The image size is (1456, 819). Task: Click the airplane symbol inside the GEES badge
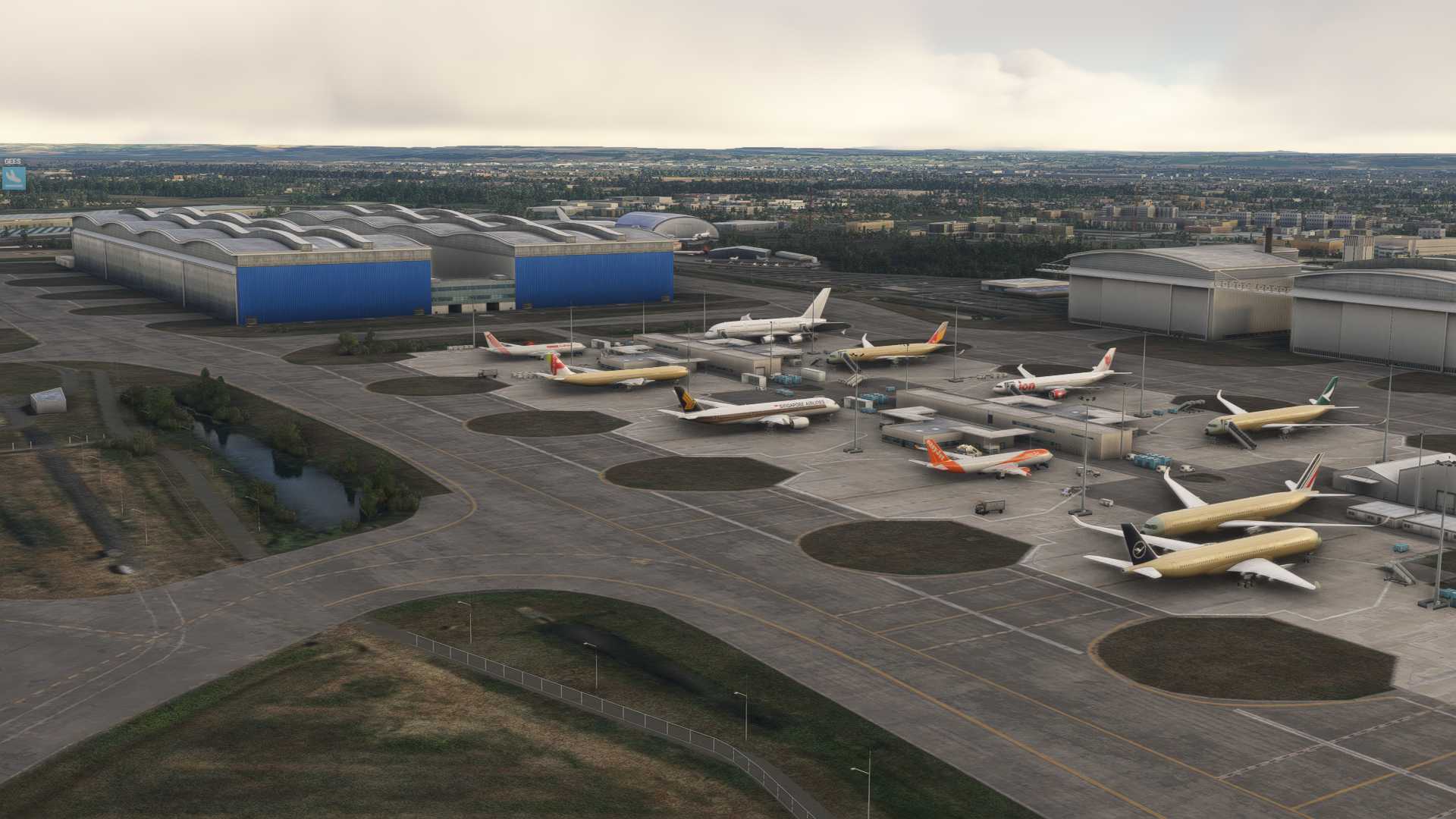click(14, 178)
